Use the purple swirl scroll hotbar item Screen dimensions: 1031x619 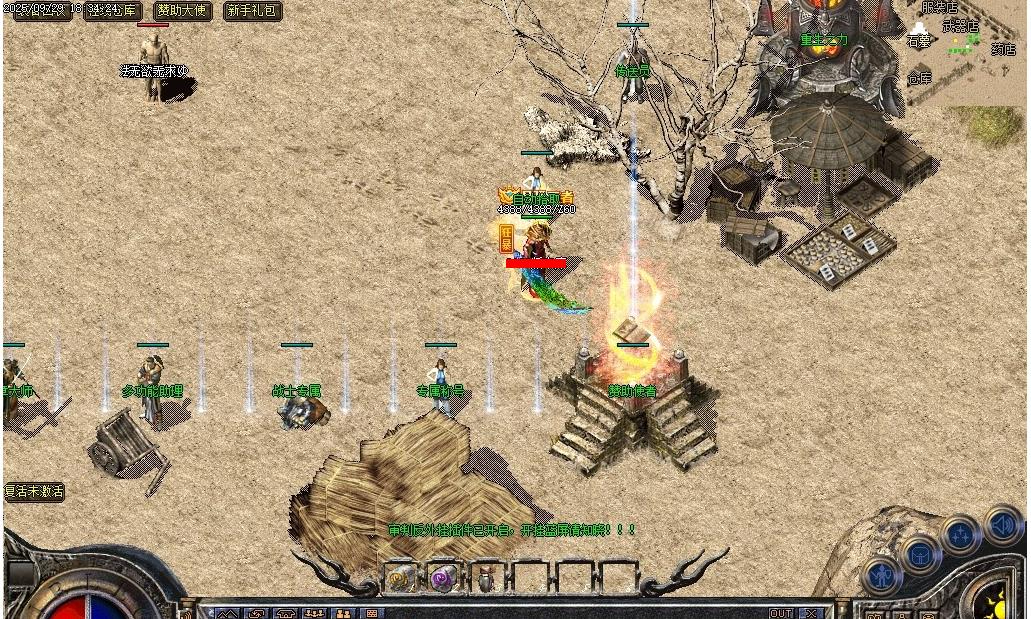[x=443, y=577]
